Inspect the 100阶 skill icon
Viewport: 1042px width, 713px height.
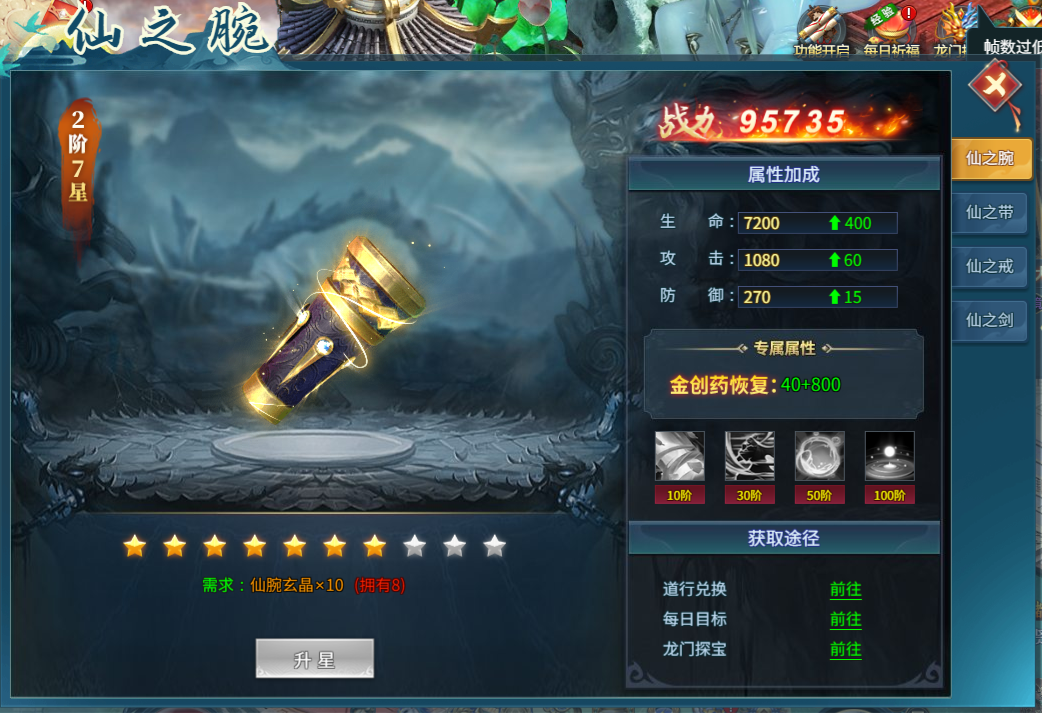pyautogui.click(x=889, y=457)
